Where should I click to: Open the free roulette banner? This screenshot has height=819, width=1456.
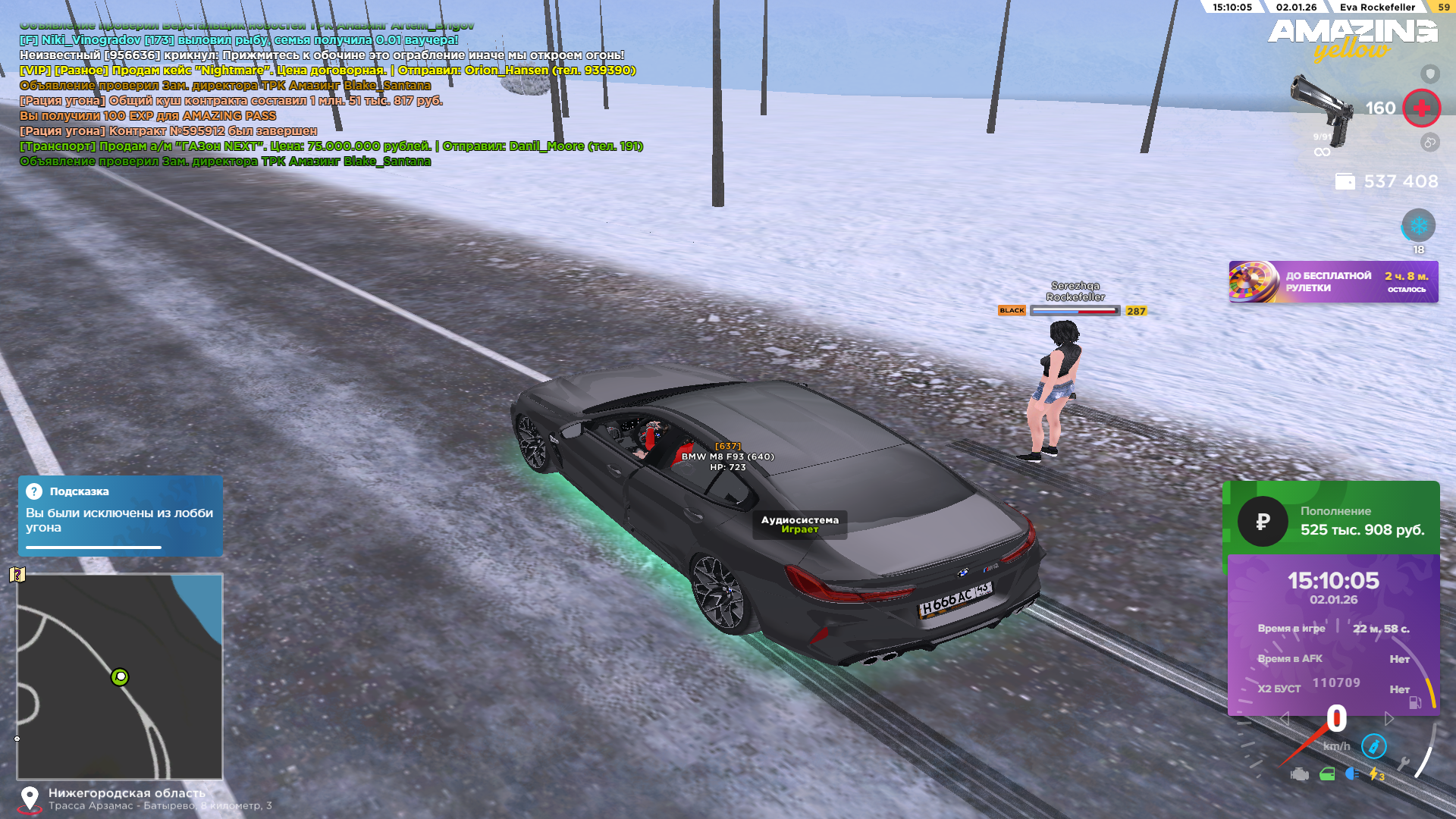pyautogui.click(x=1333, y=282)
